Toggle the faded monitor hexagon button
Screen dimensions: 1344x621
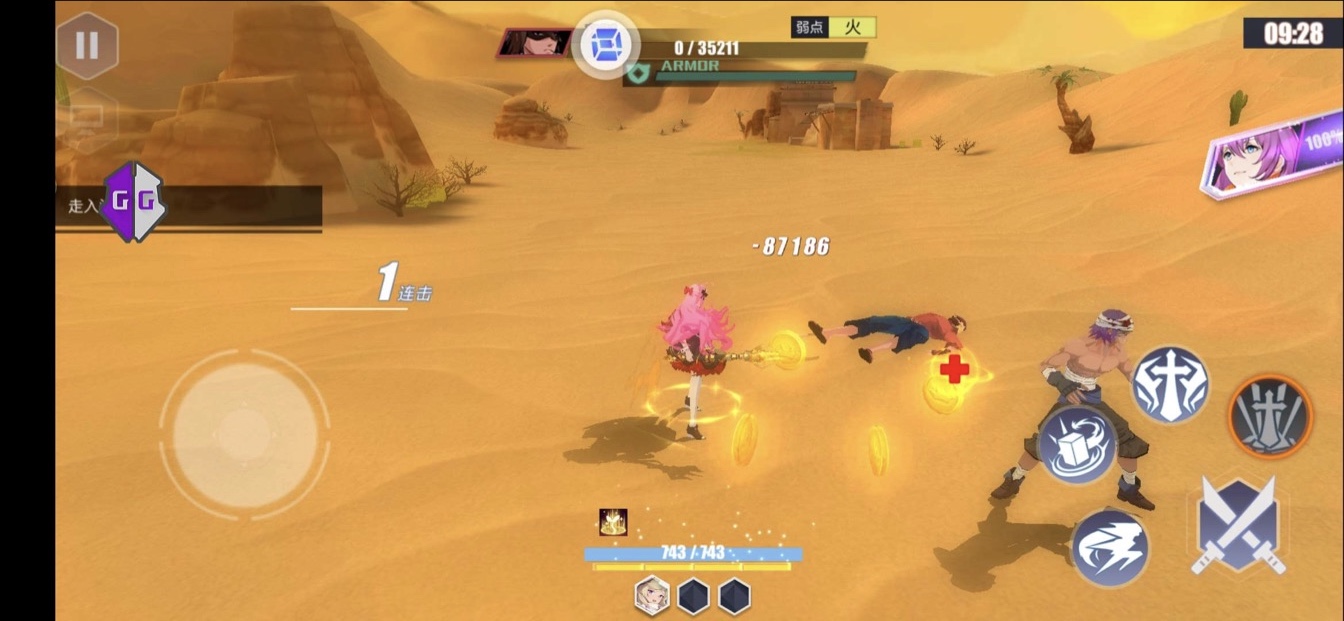tap(86, 119)
